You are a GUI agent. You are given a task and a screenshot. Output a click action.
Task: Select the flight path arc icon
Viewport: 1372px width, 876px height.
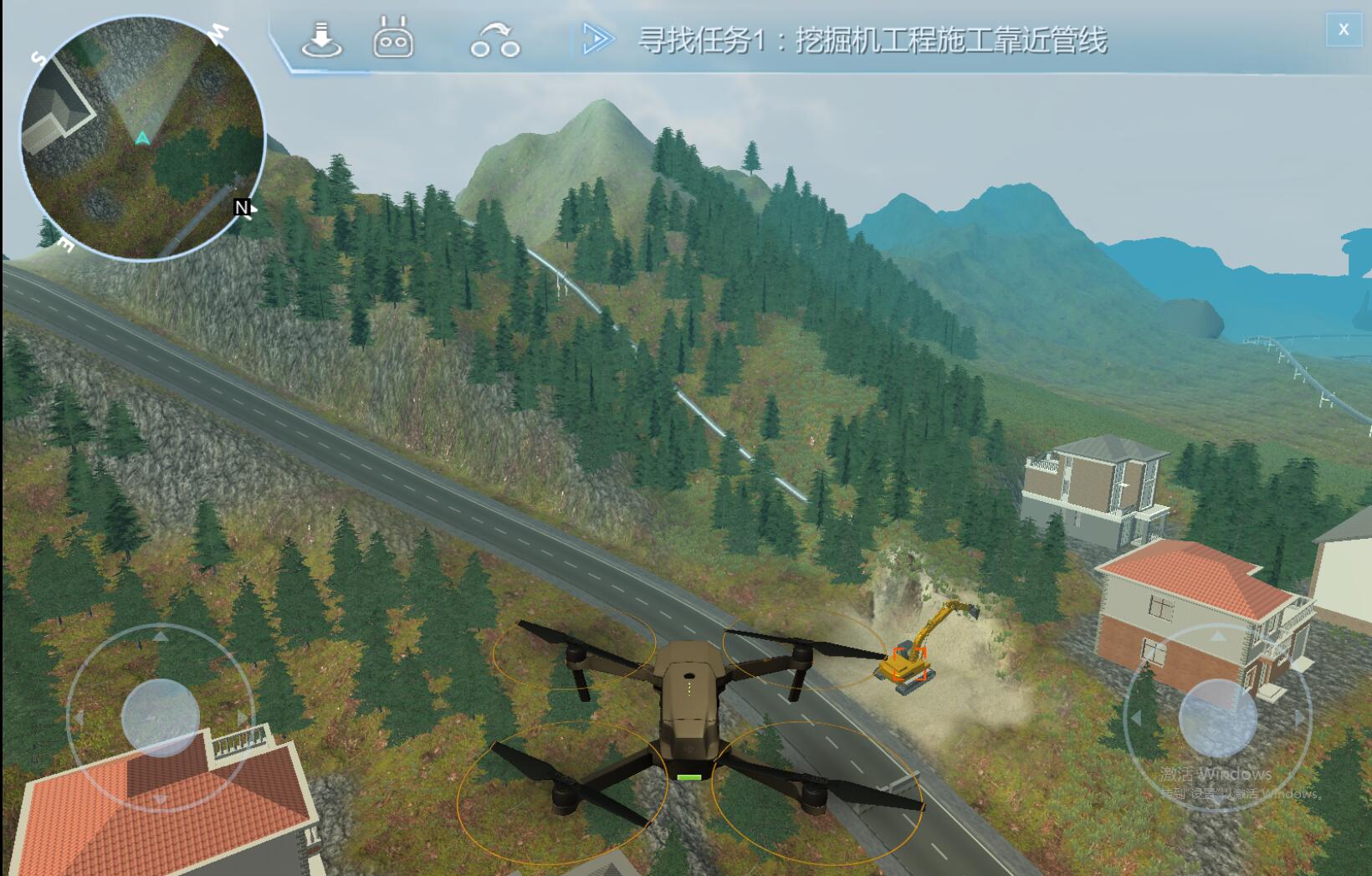click(494, 40)
